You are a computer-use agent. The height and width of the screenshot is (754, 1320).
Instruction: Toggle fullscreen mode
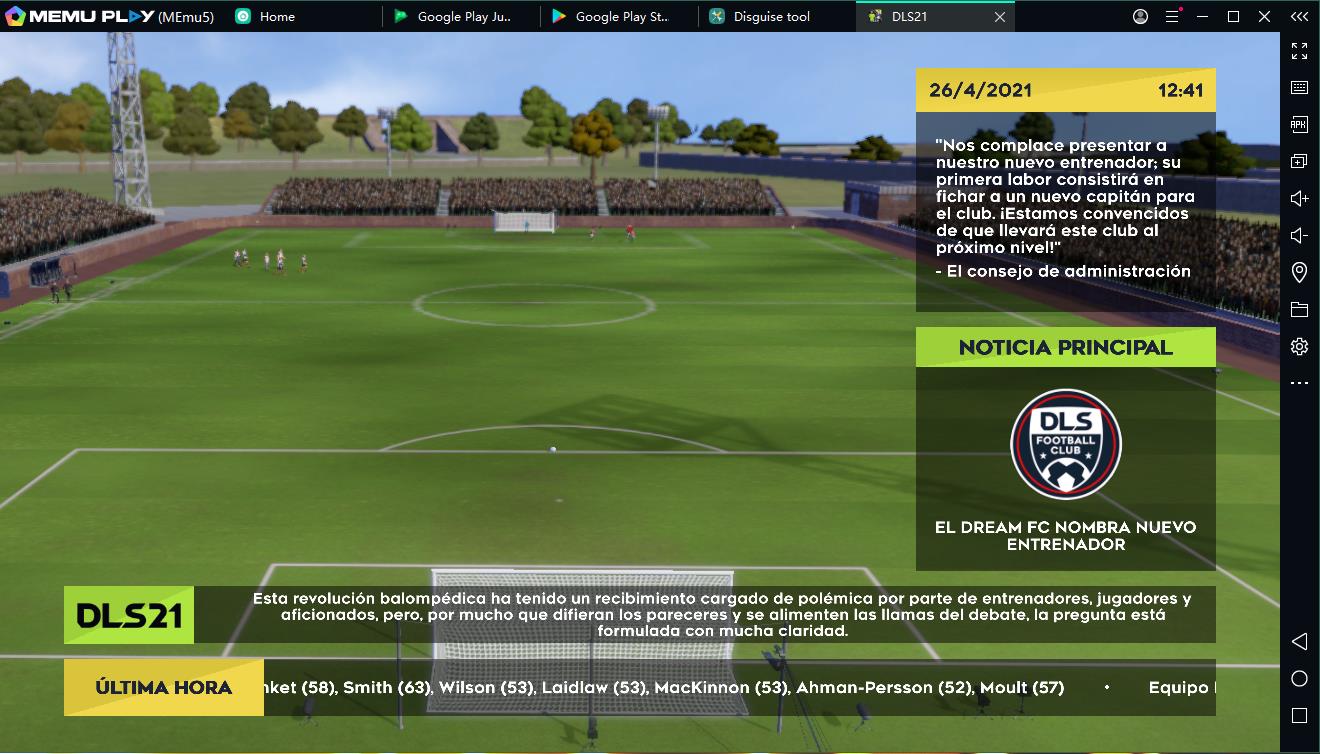[1298, 51]
